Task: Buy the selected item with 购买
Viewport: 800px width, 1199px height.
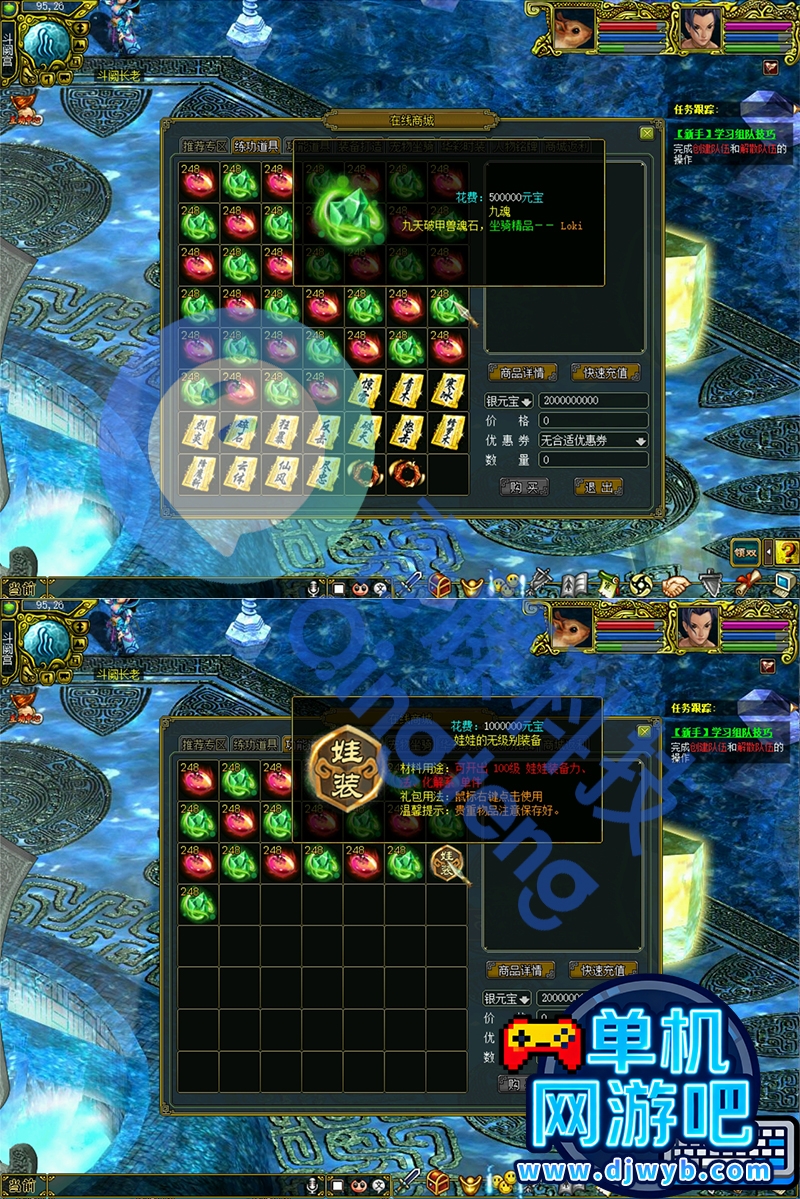Action: pos(524,487)
